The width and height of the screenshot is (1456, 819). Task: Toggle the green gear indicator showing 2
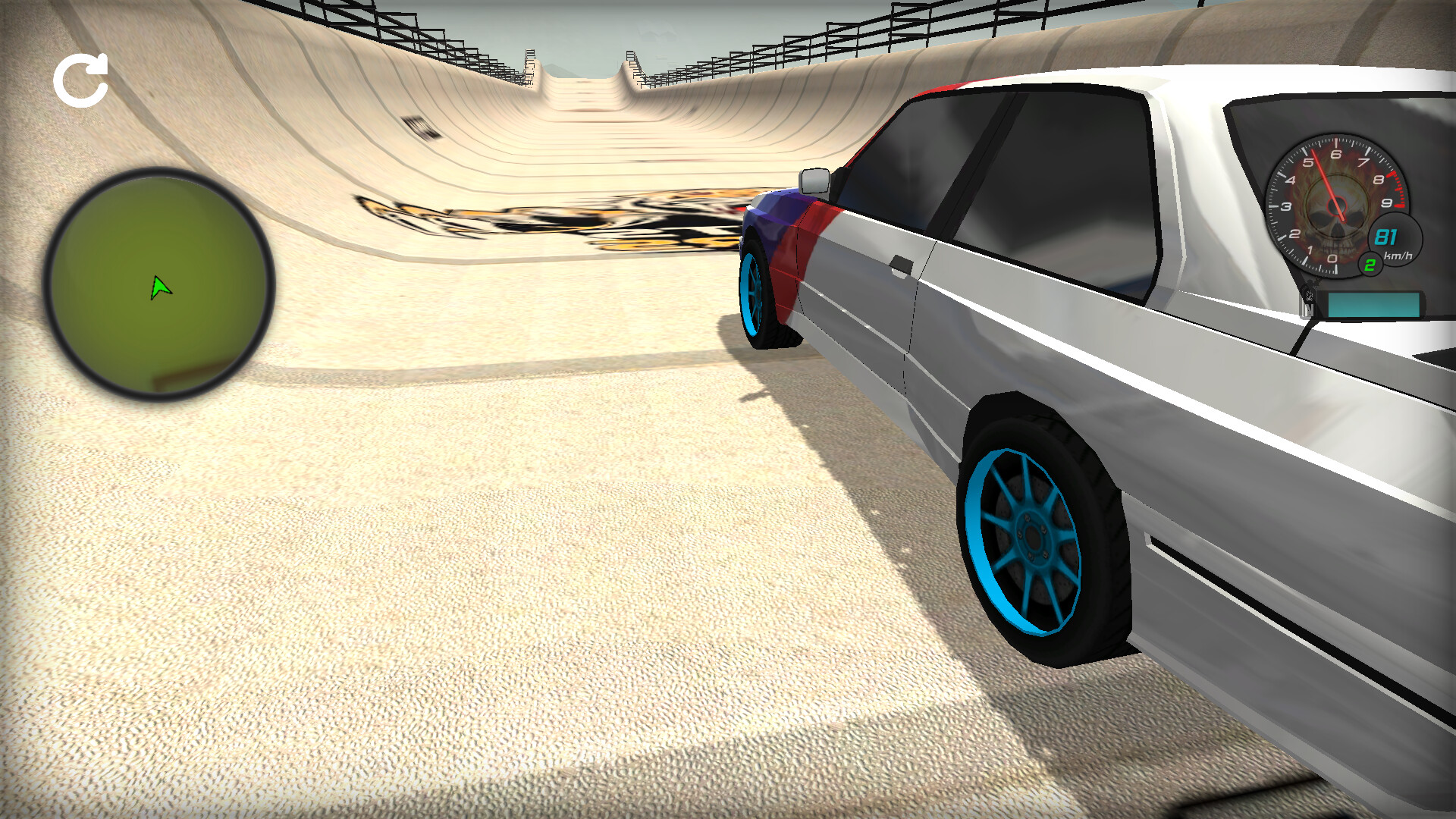click(x=1370, y=264)
